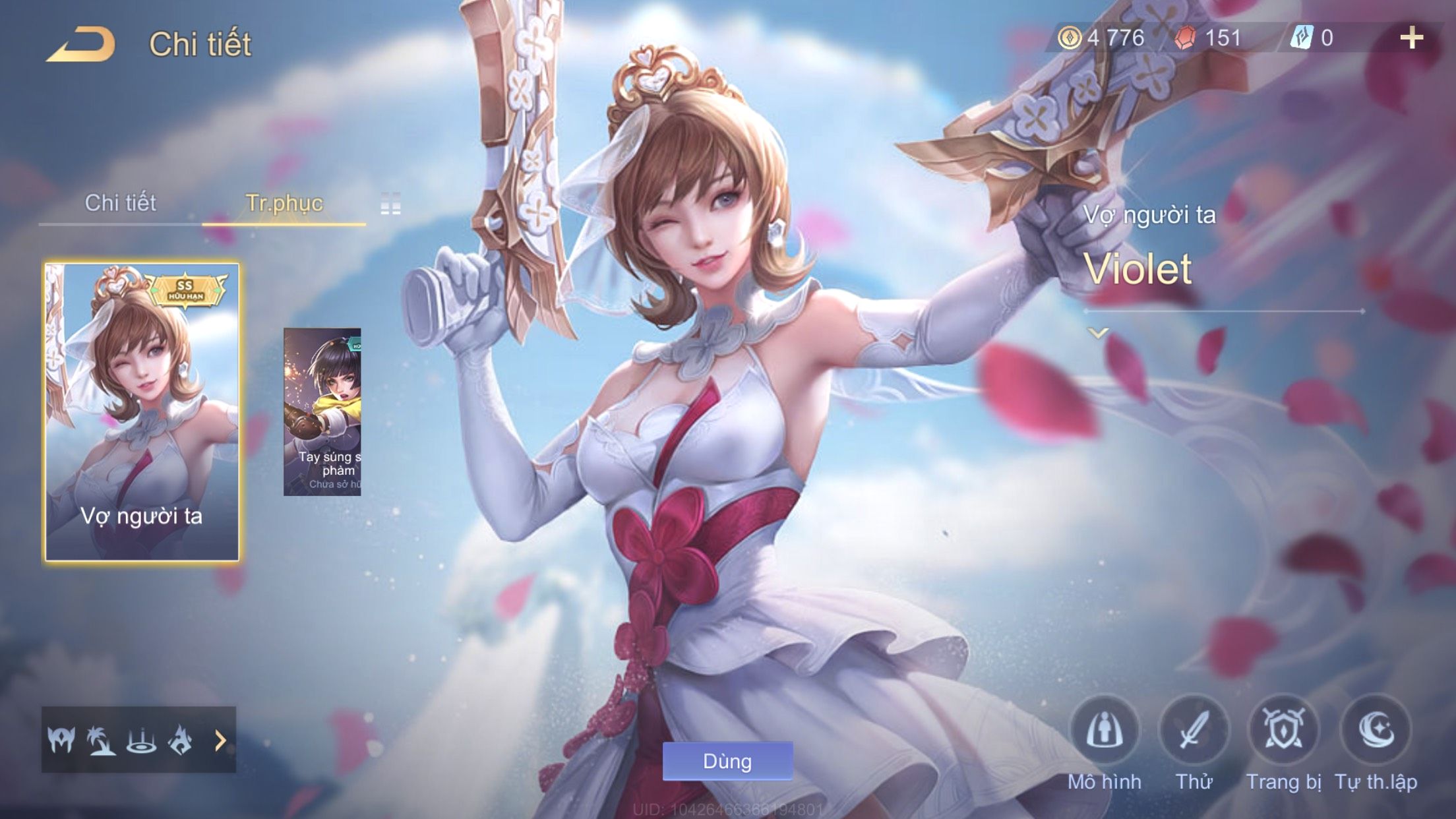Switch to the Chi tiết tab
The width and height of the screenshot is (1456, 819).
[120, 202]
